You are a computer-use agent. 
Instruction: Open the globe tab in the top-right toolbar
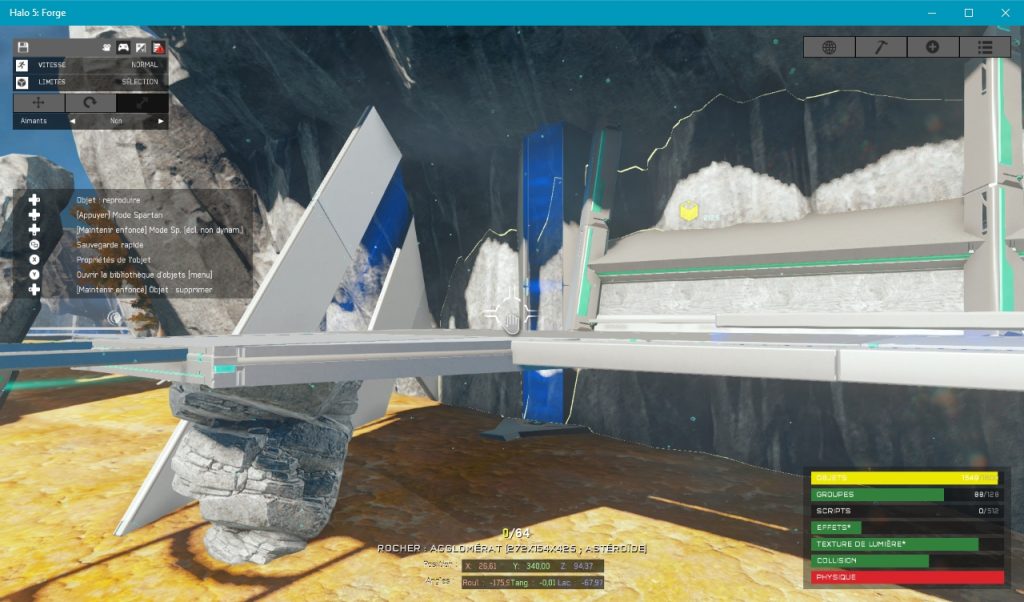(829, 47)
